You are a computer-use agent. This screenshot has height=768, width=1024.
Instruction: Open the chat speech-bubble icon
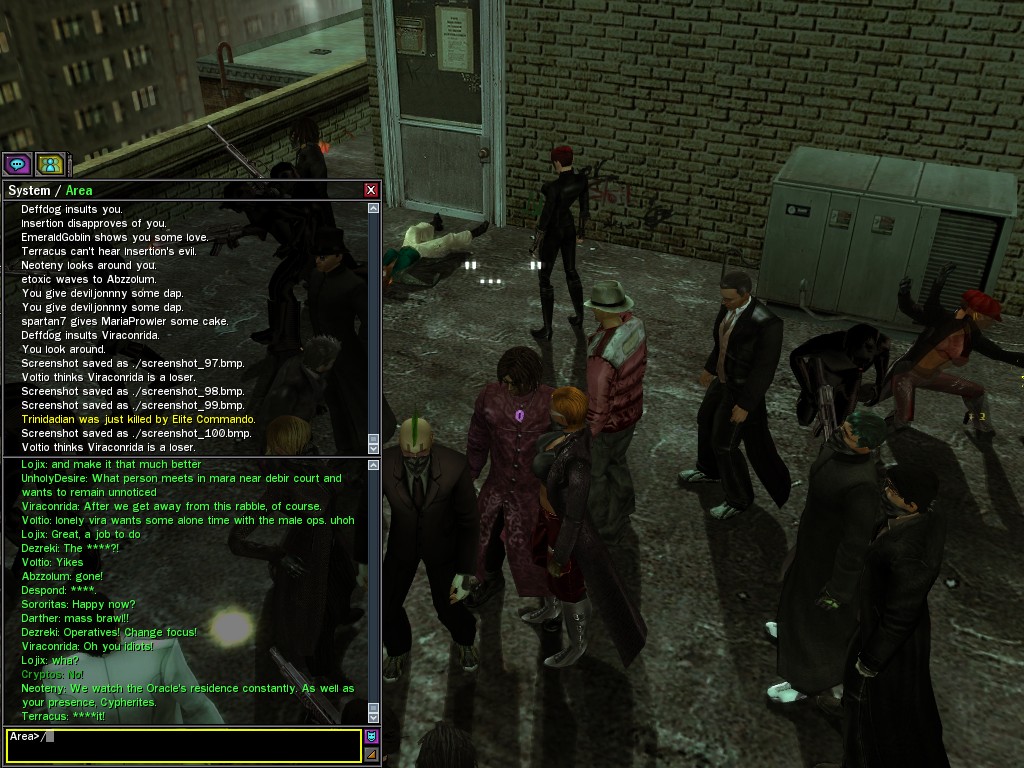click(17, 165)
